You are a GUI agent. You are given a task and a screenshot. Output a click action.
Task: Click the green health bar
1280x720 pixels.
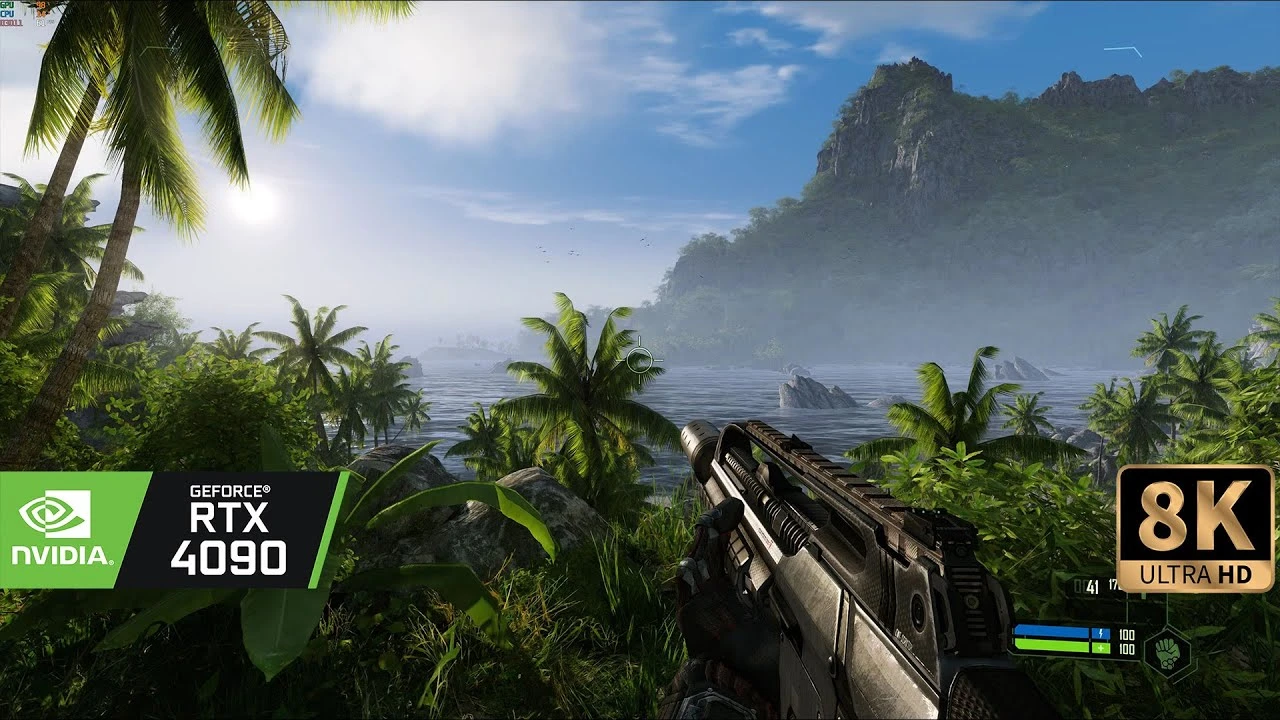(1050, 645)
